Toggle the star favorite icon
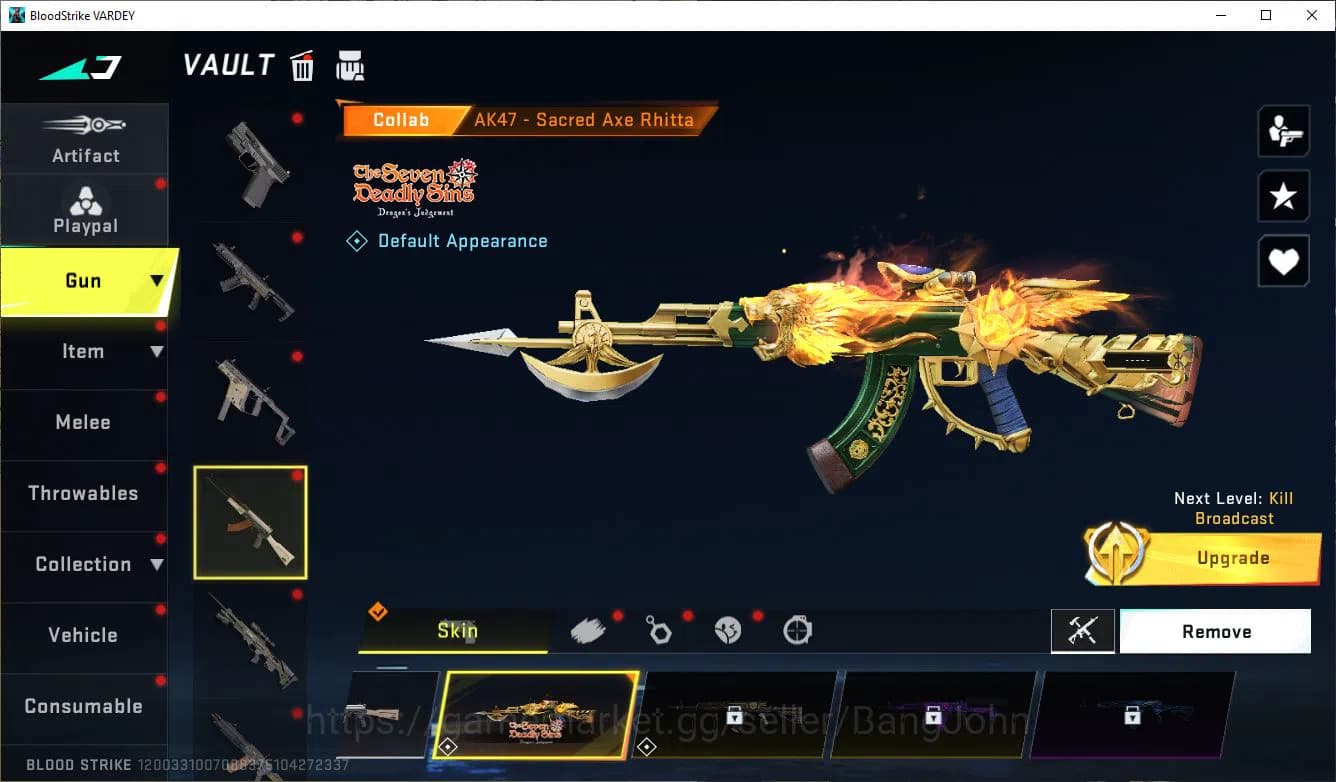The width and height of the screenshot is (1336, 782). pos(1283,196)
